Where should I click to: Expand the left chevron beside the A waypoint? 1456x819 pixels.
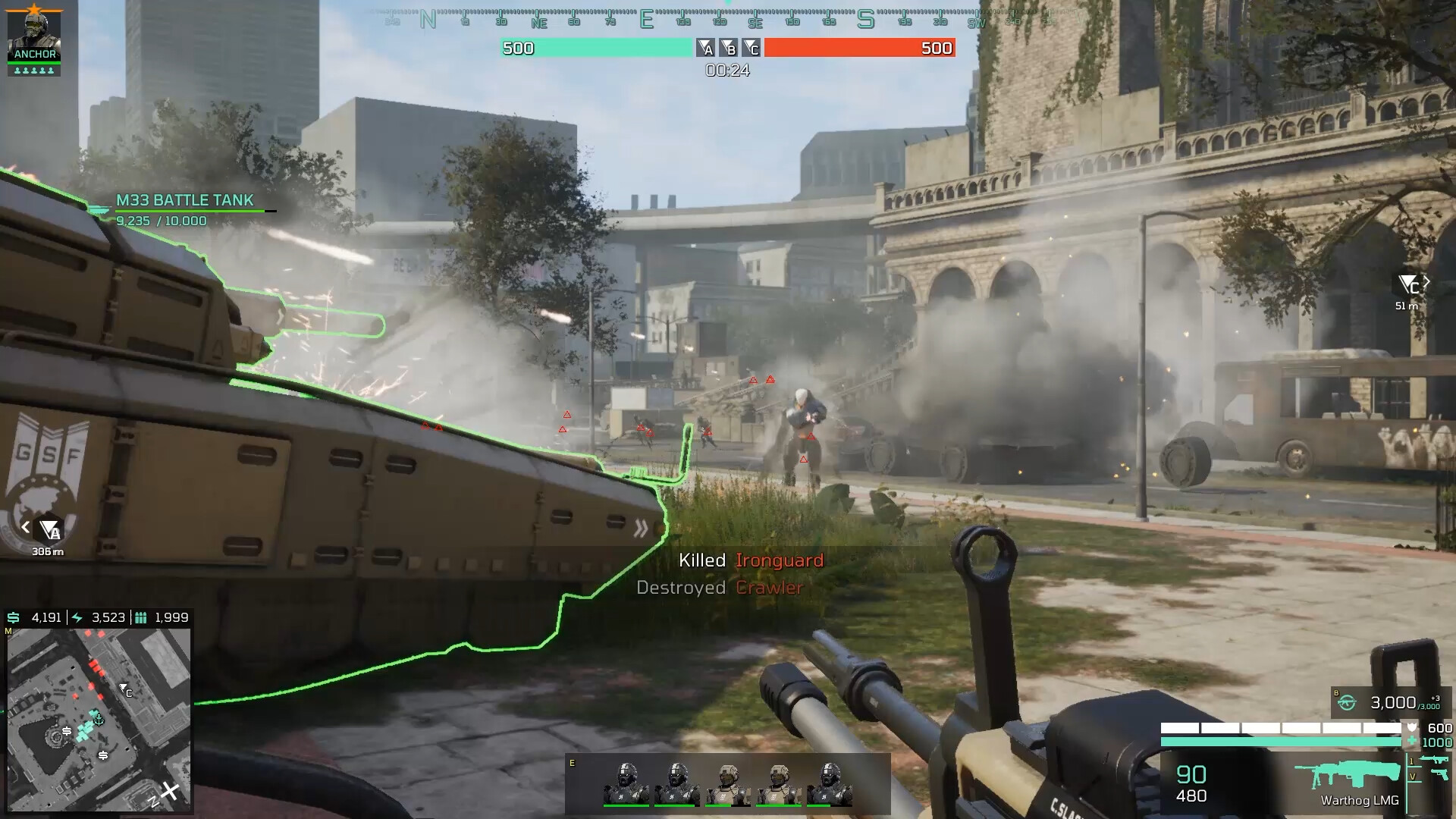(x=25, y=528)
